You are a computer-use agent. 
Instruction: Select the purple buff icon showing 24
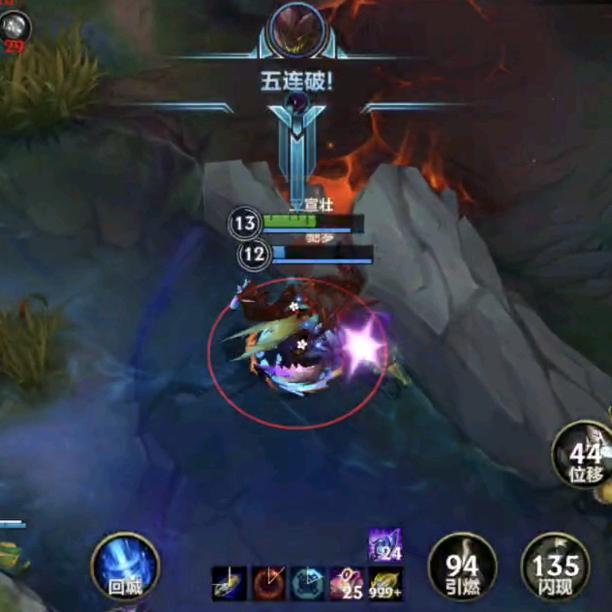[x=385, y=544]
